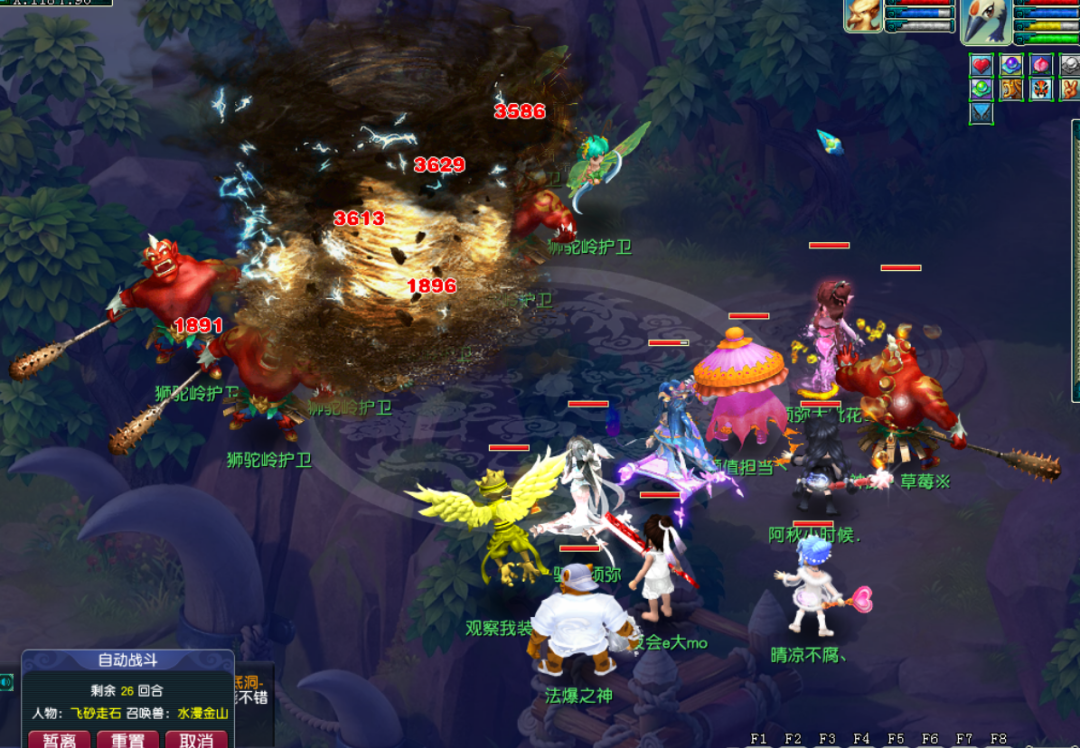Choose the pink peach buff icon

tap(1041, 66)
